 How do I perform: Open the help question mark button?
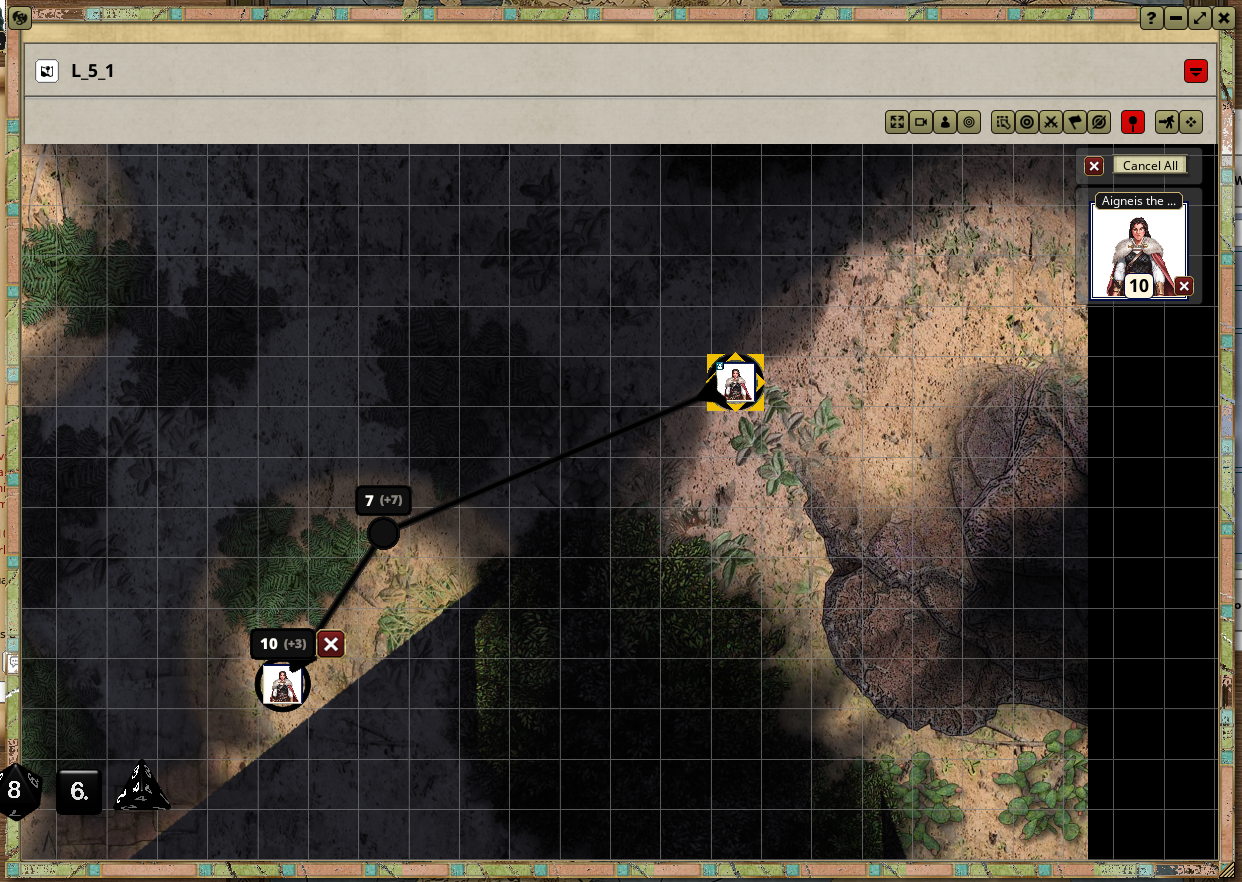[1151, 18]
